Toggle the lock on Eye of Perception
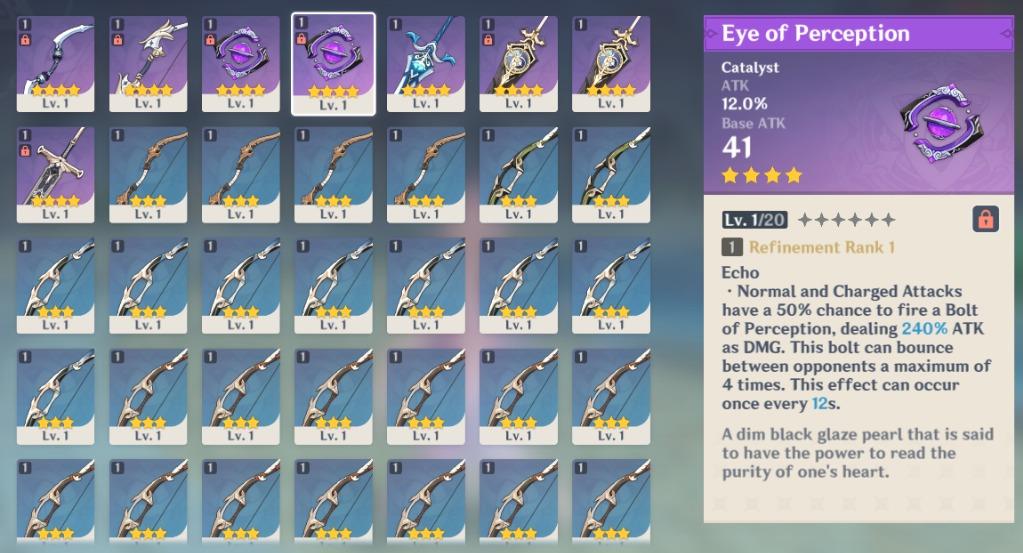 pos(984,219)
